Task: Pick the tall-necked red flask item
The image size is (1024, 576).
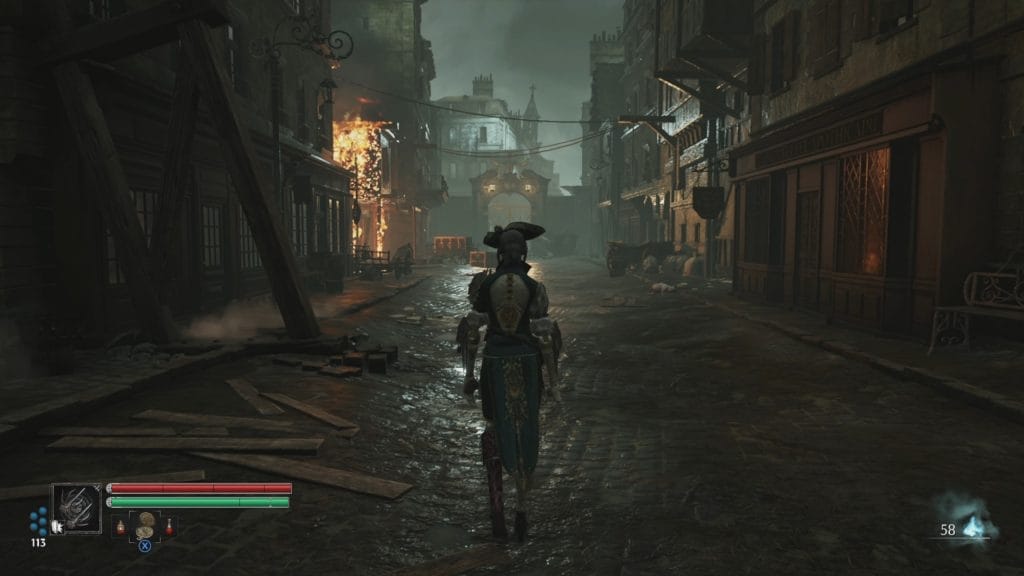Action: [169, 526]
